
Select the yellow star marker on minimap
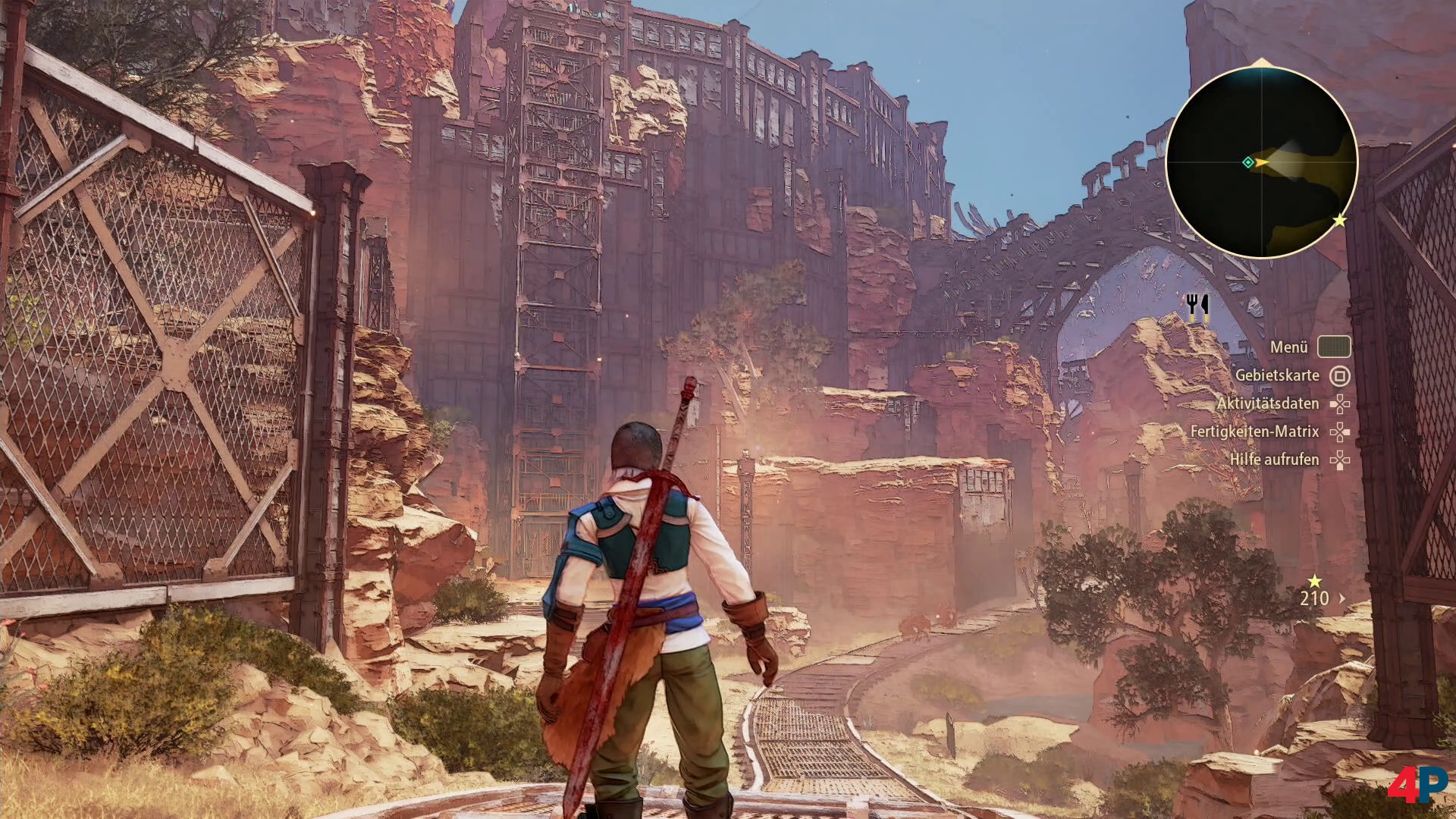1340,220
